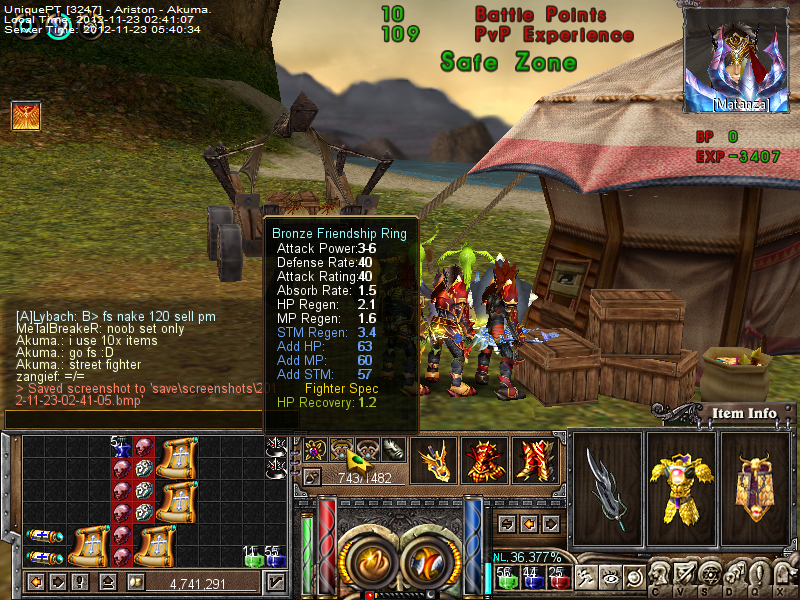Click the phoenix buff icon below the clock

25,117
